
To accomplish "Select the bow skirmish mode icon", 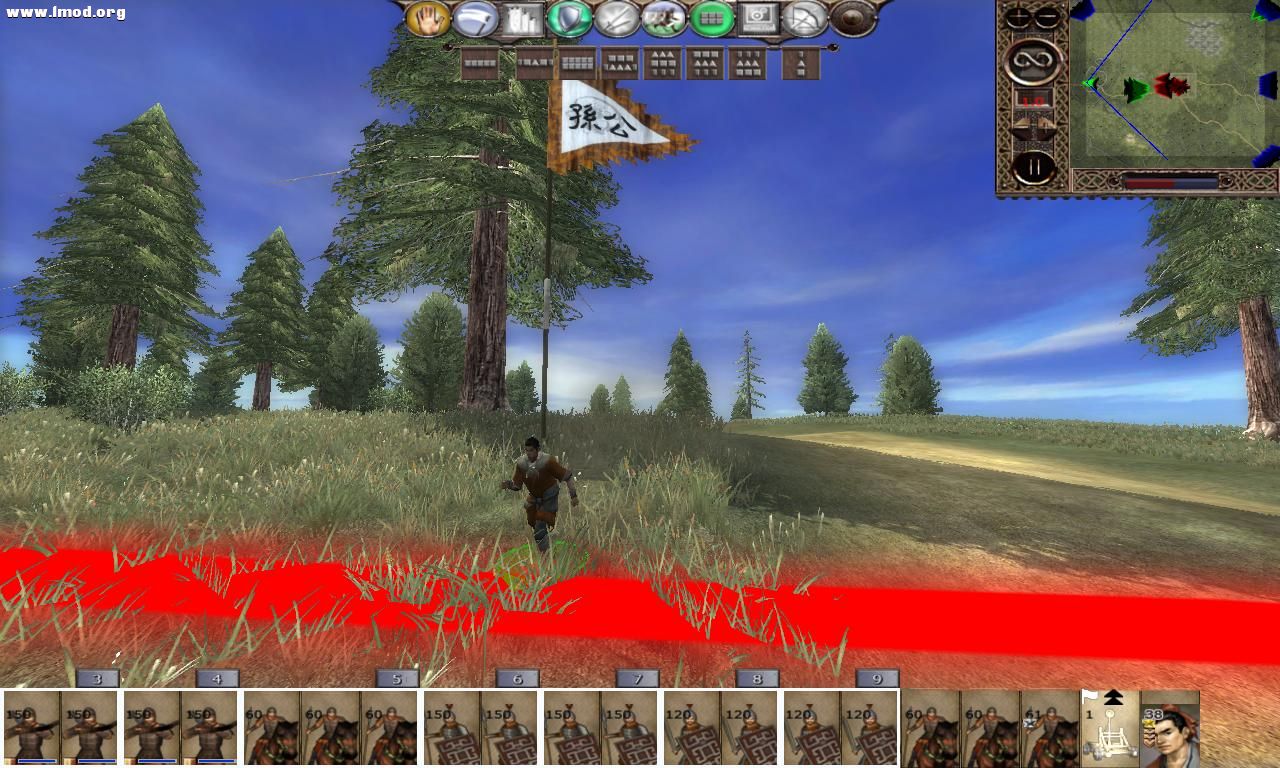I will tap(805, 18).
